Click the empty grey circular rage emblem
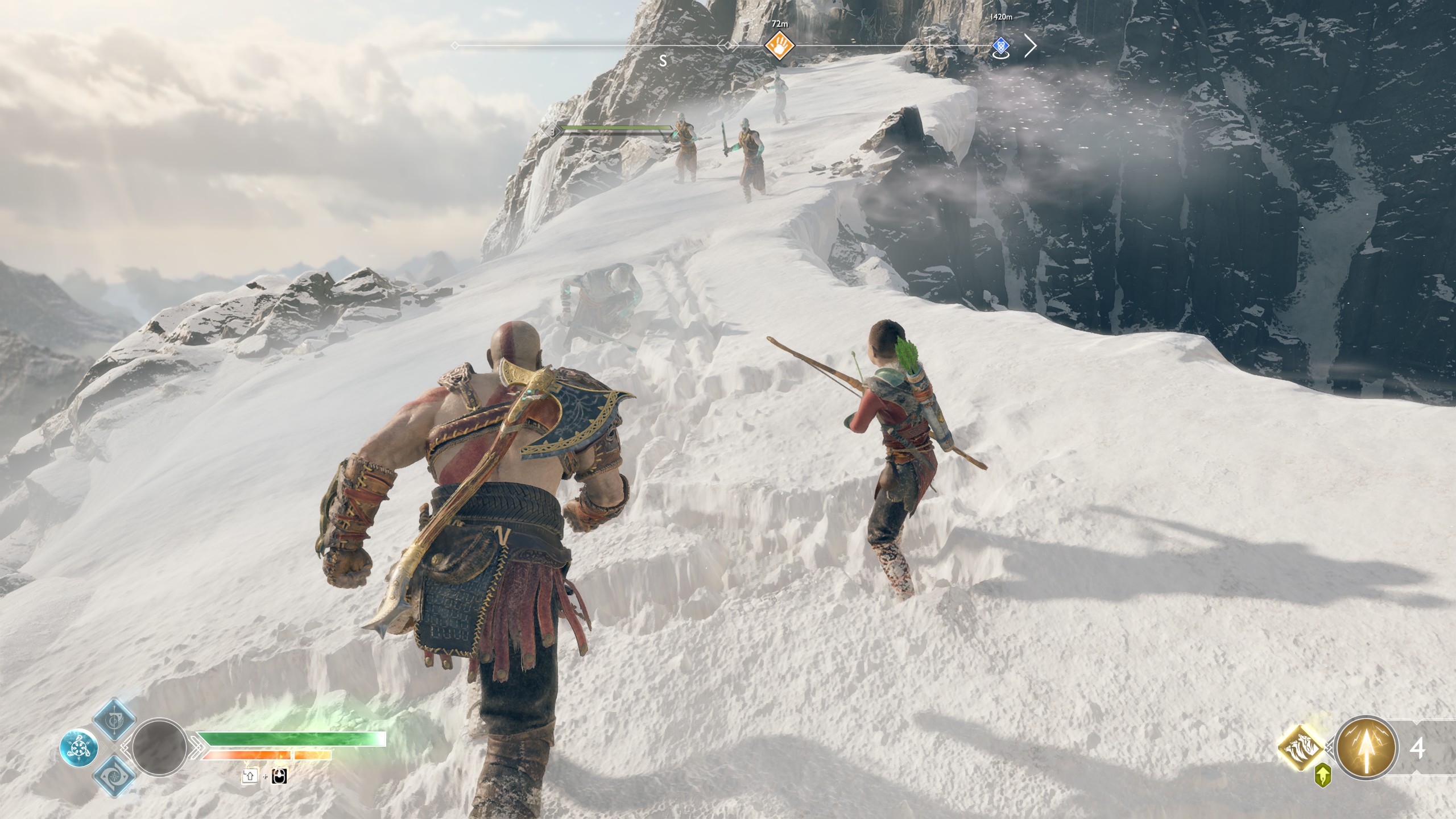This screenshot has height=819, width=1456. coord(159,747)
